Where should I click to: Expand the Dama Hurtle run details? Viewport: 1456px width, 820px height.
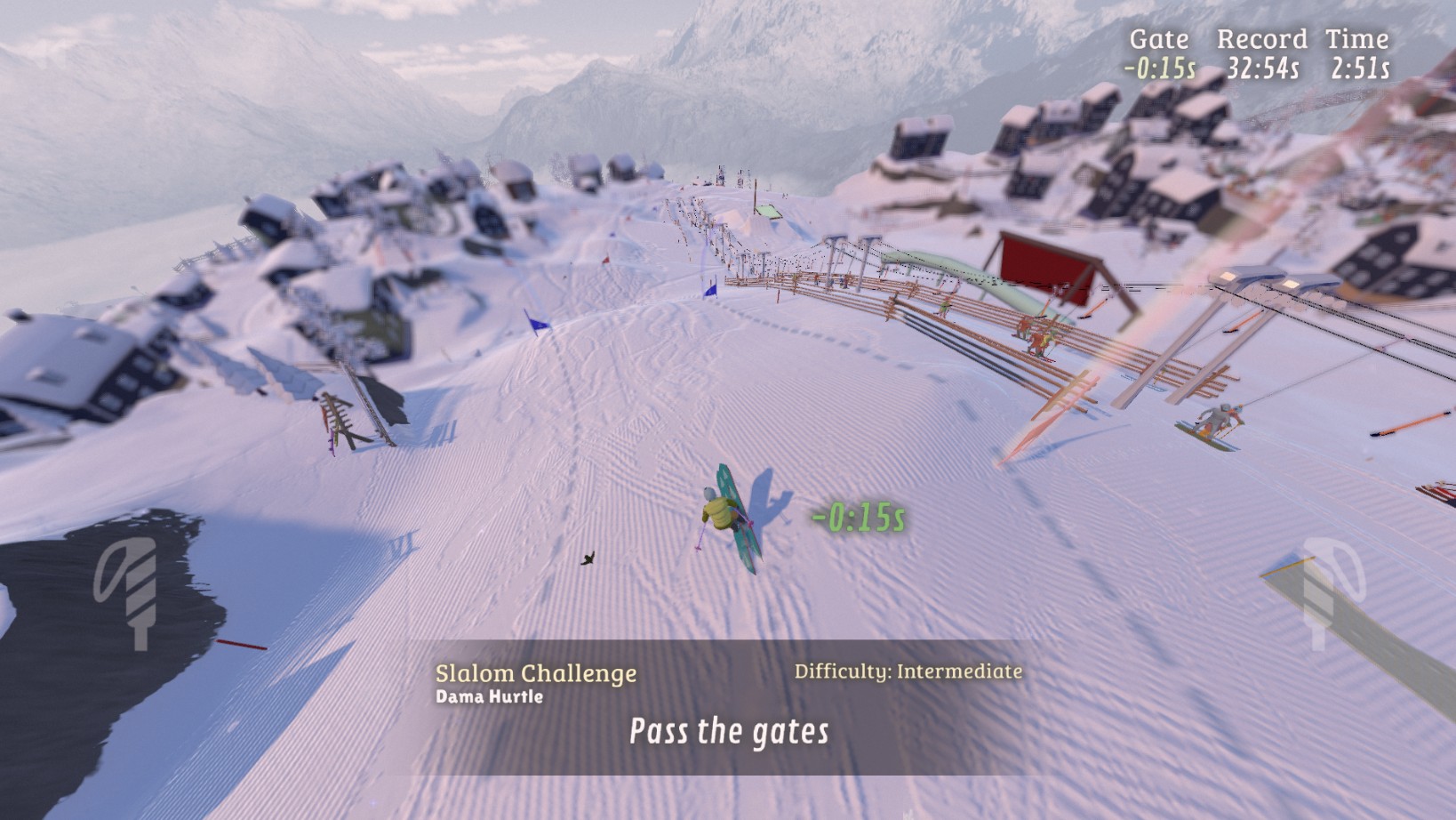[x=491, y=698]
